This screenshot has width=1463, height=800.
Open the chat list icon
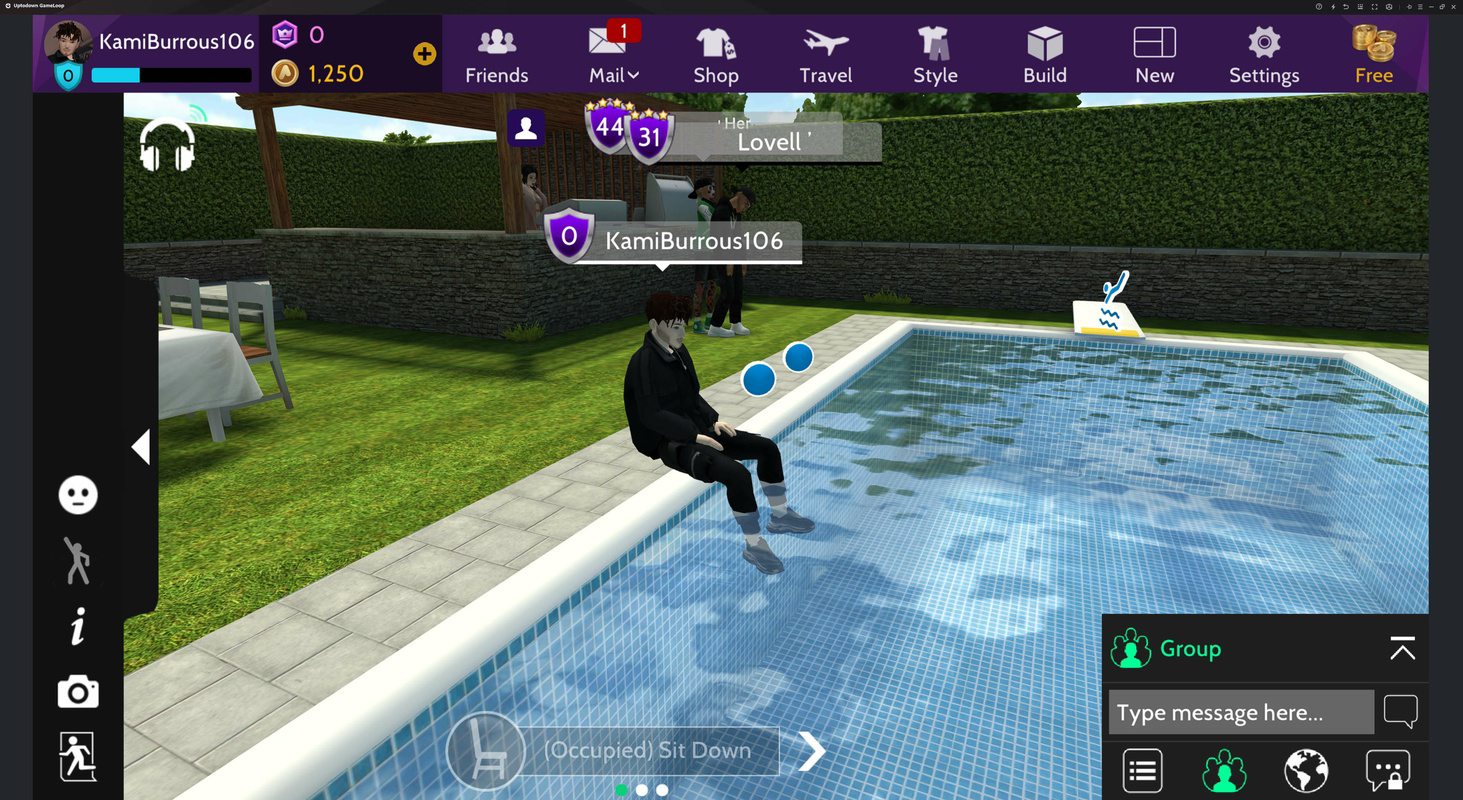click(1141, 770)
